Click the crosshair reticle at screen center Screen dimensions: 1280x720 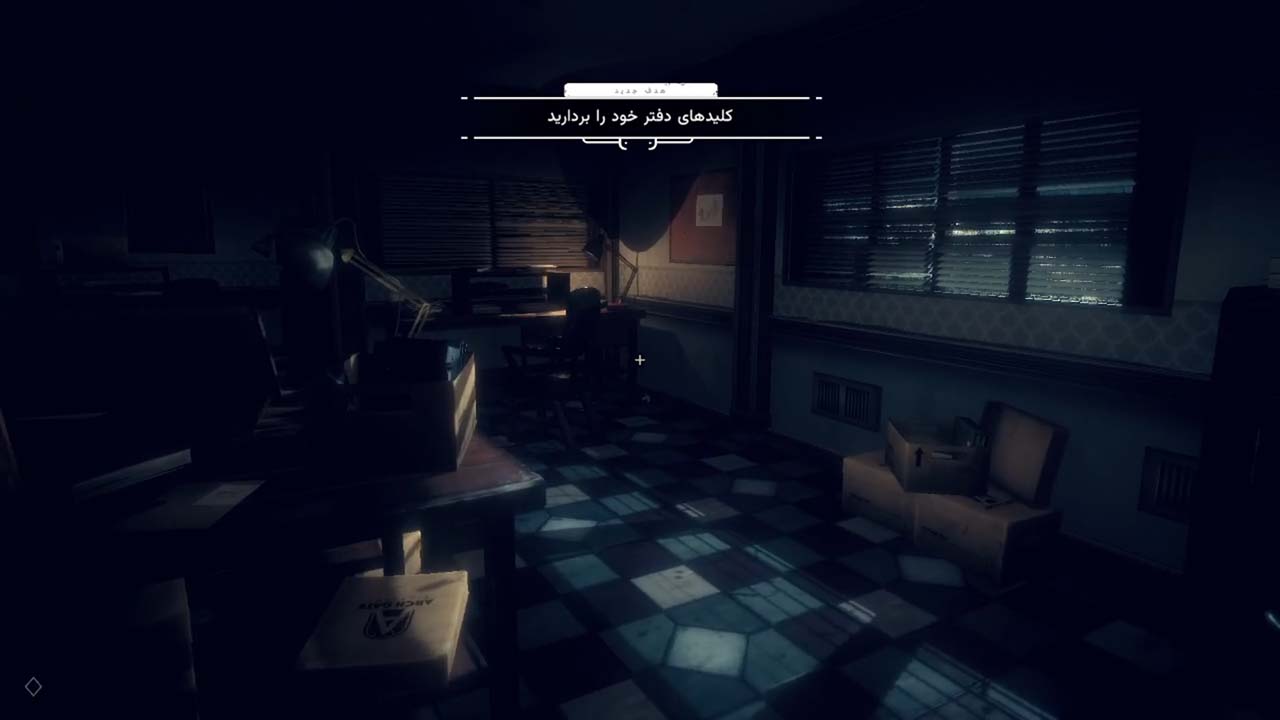click(x=640, y=360)
